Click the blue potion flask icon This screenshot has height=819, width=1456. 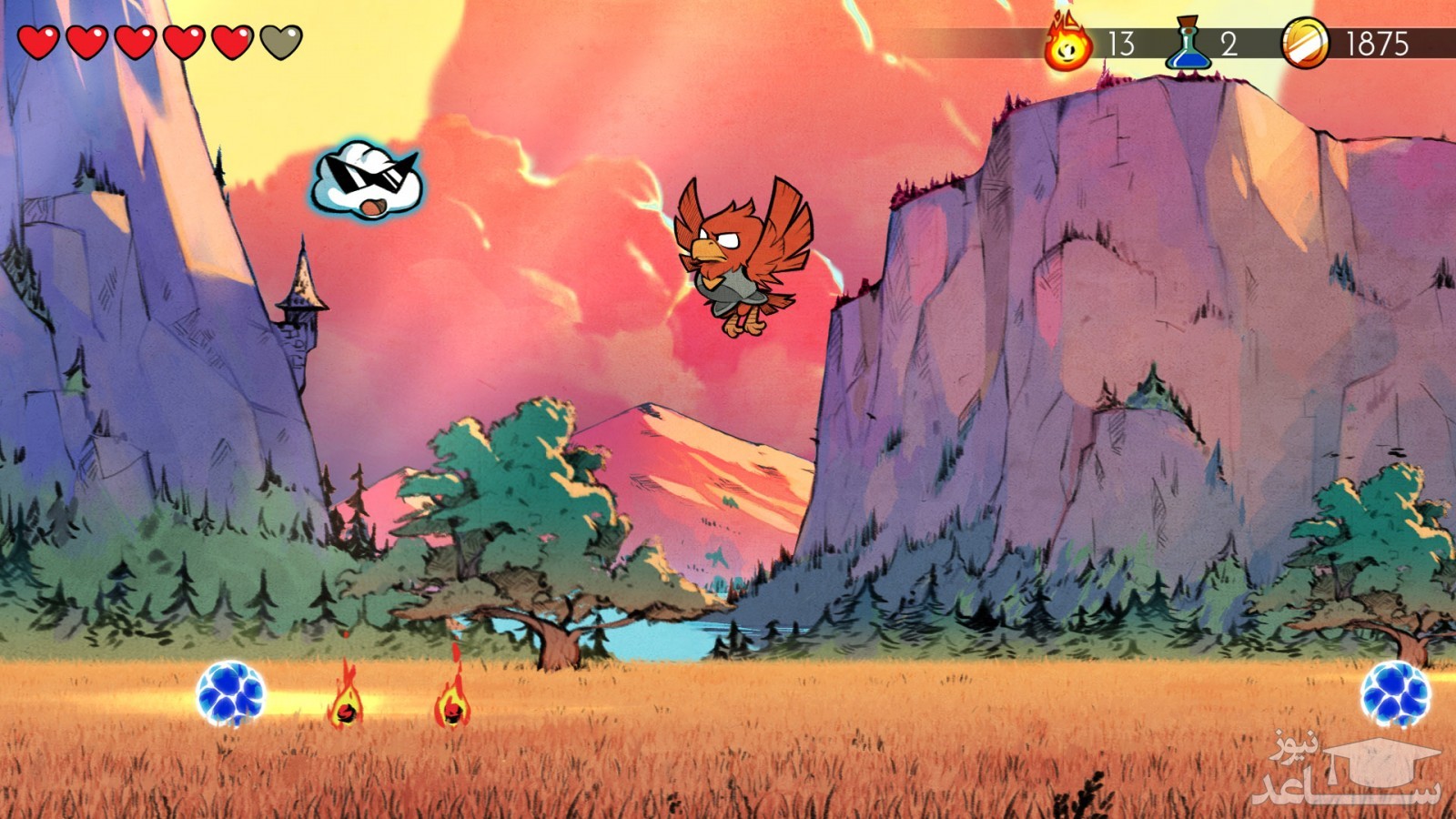point(1188,44)
